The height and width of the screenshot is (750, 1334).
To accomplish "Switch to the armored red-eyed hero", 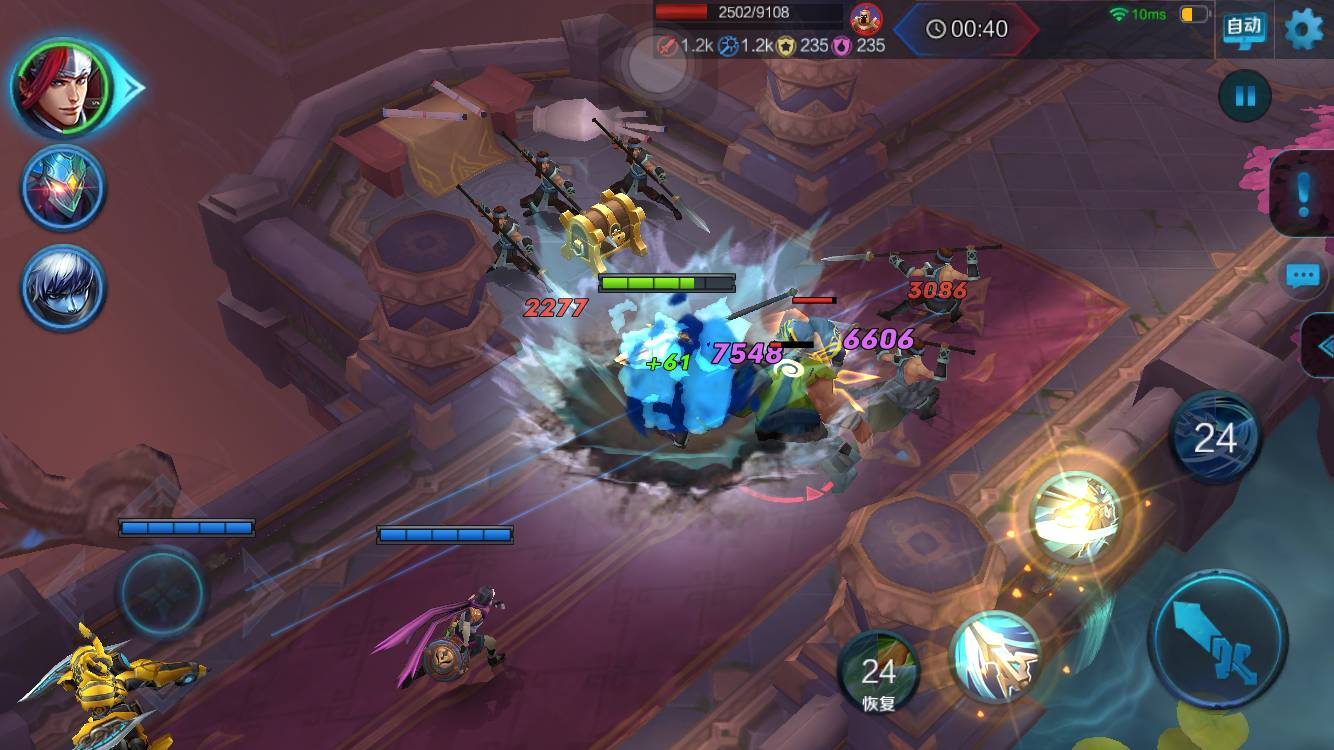I will click(63, 188).
